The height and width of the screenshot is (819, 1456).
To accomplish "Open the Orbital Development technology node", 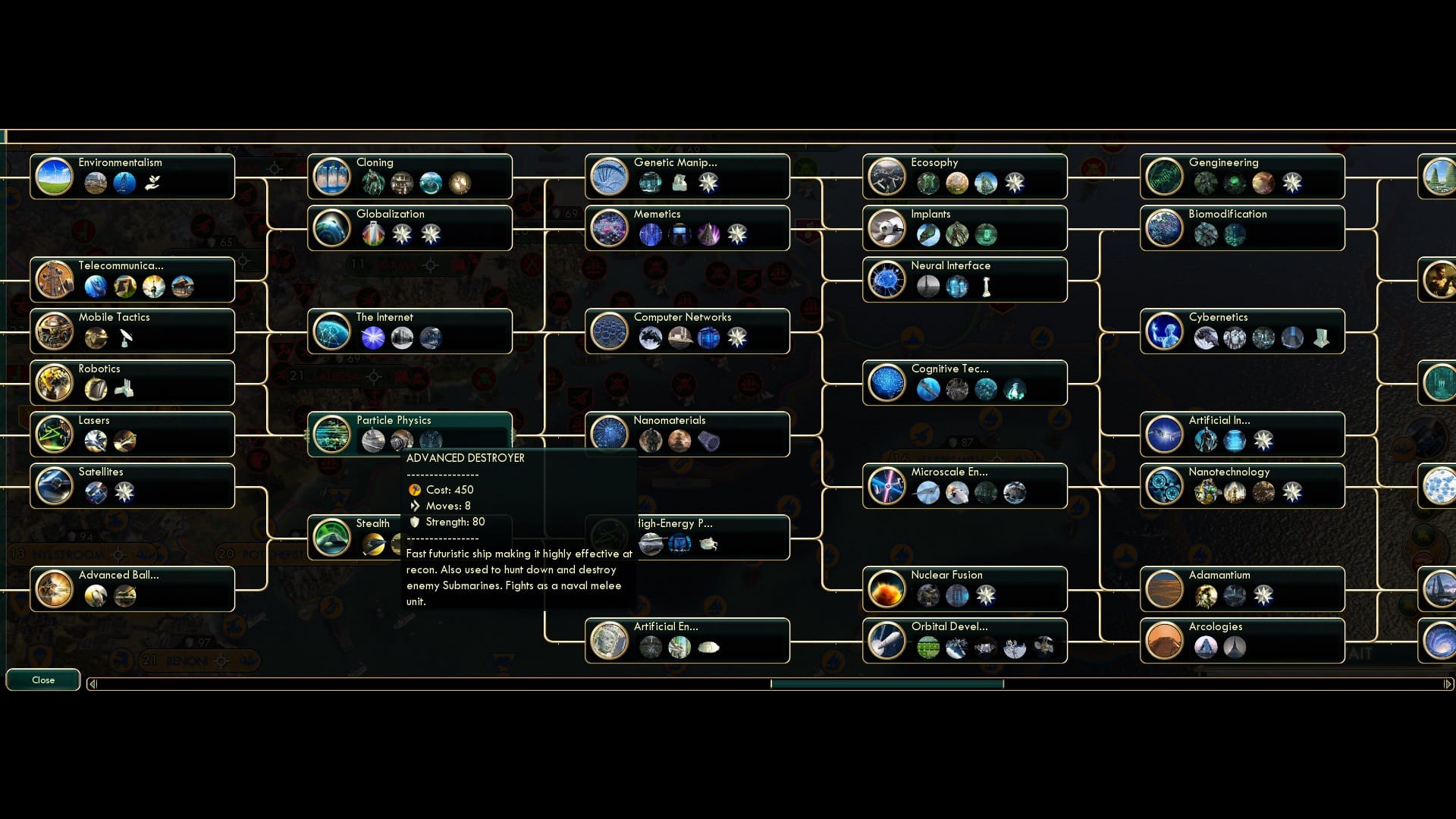I will tap(887, 640).
